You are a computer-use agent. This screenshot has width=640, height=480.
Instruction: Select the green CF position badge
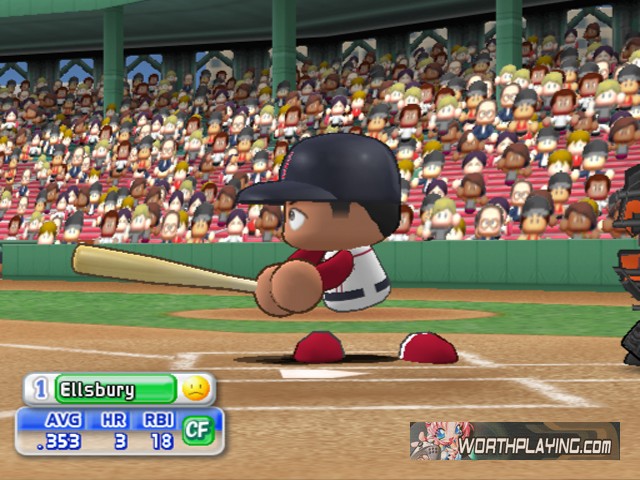click(197, 430)
